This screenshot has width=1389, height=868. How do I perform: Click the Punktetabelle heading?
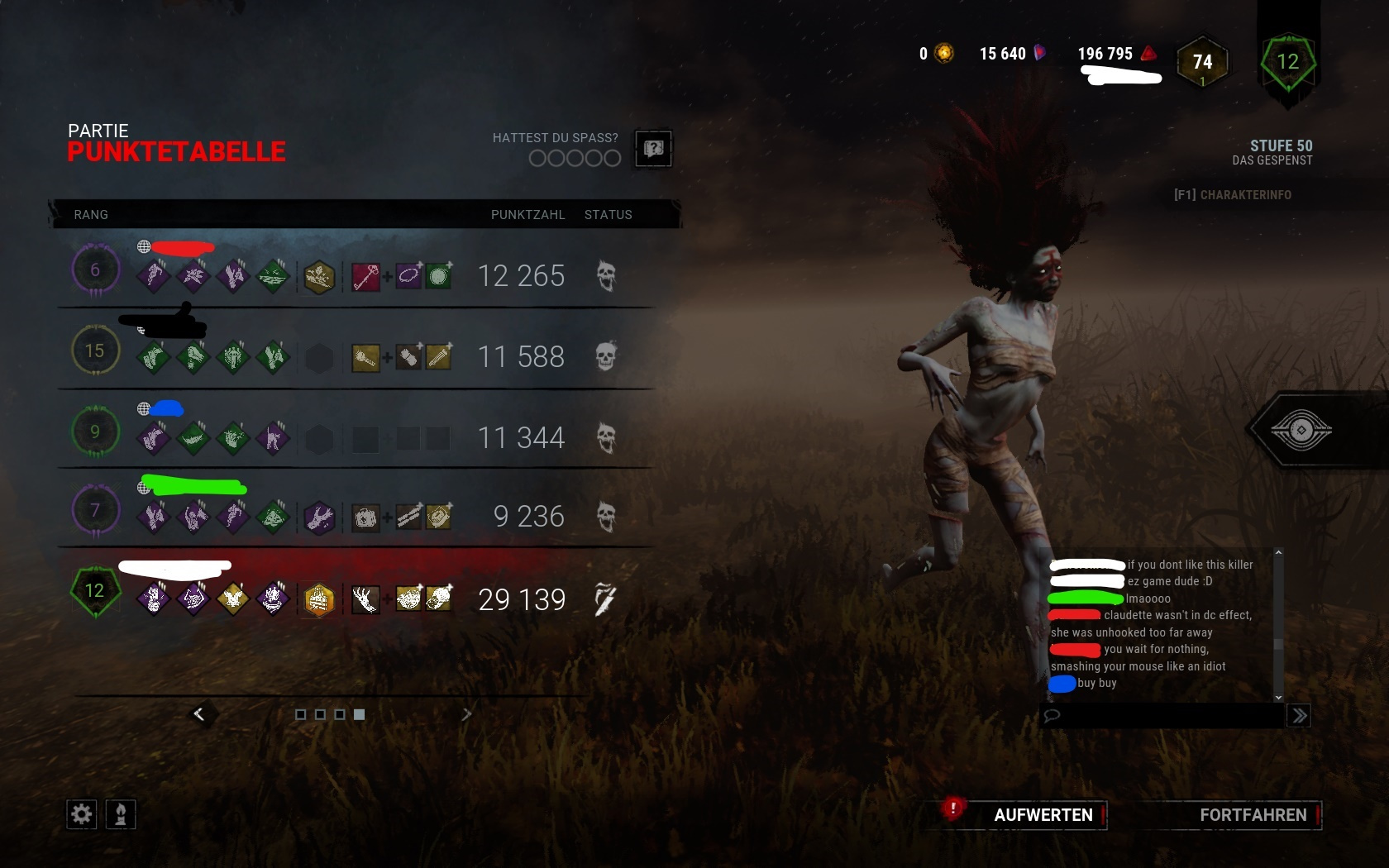pos(176,151)
